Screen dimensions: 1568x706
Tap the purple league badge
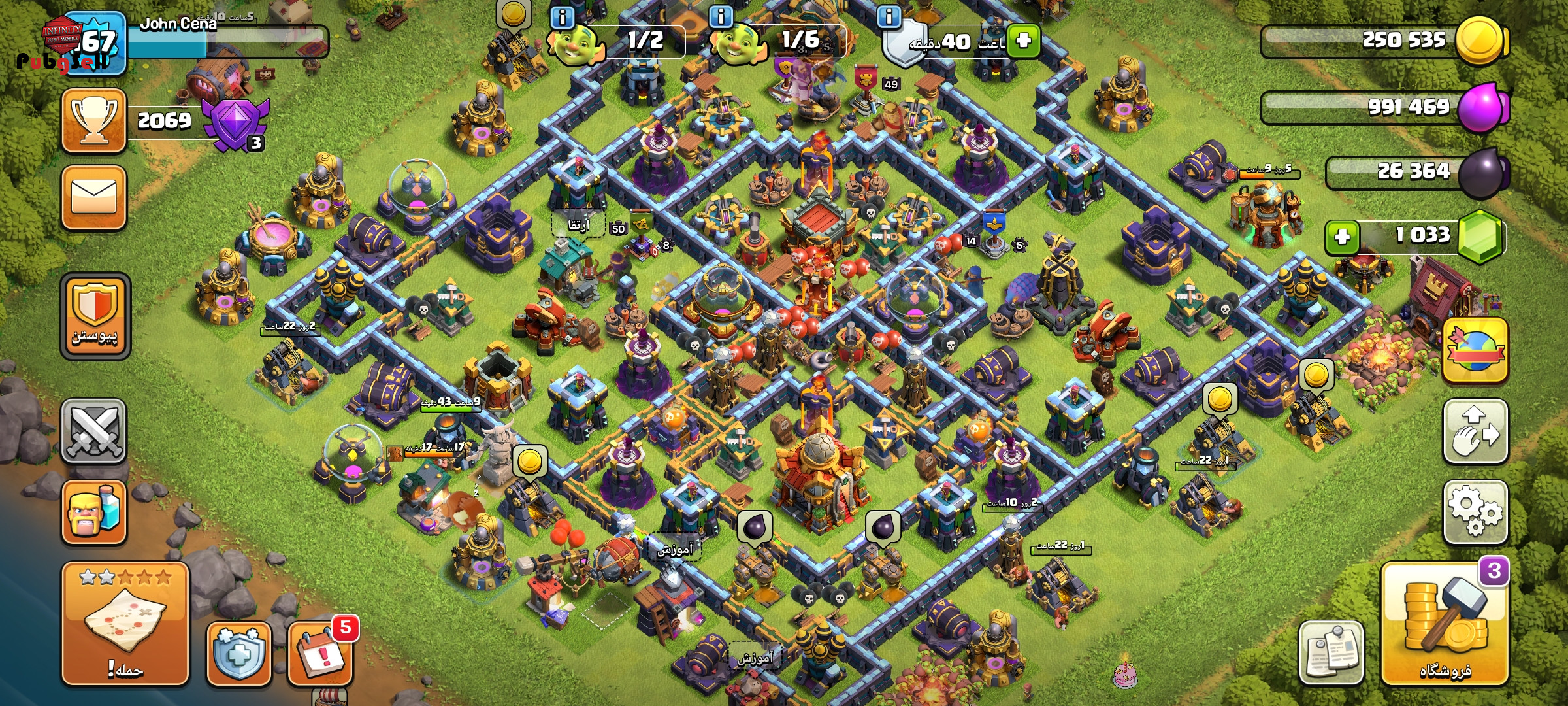[x=235, y=123]
